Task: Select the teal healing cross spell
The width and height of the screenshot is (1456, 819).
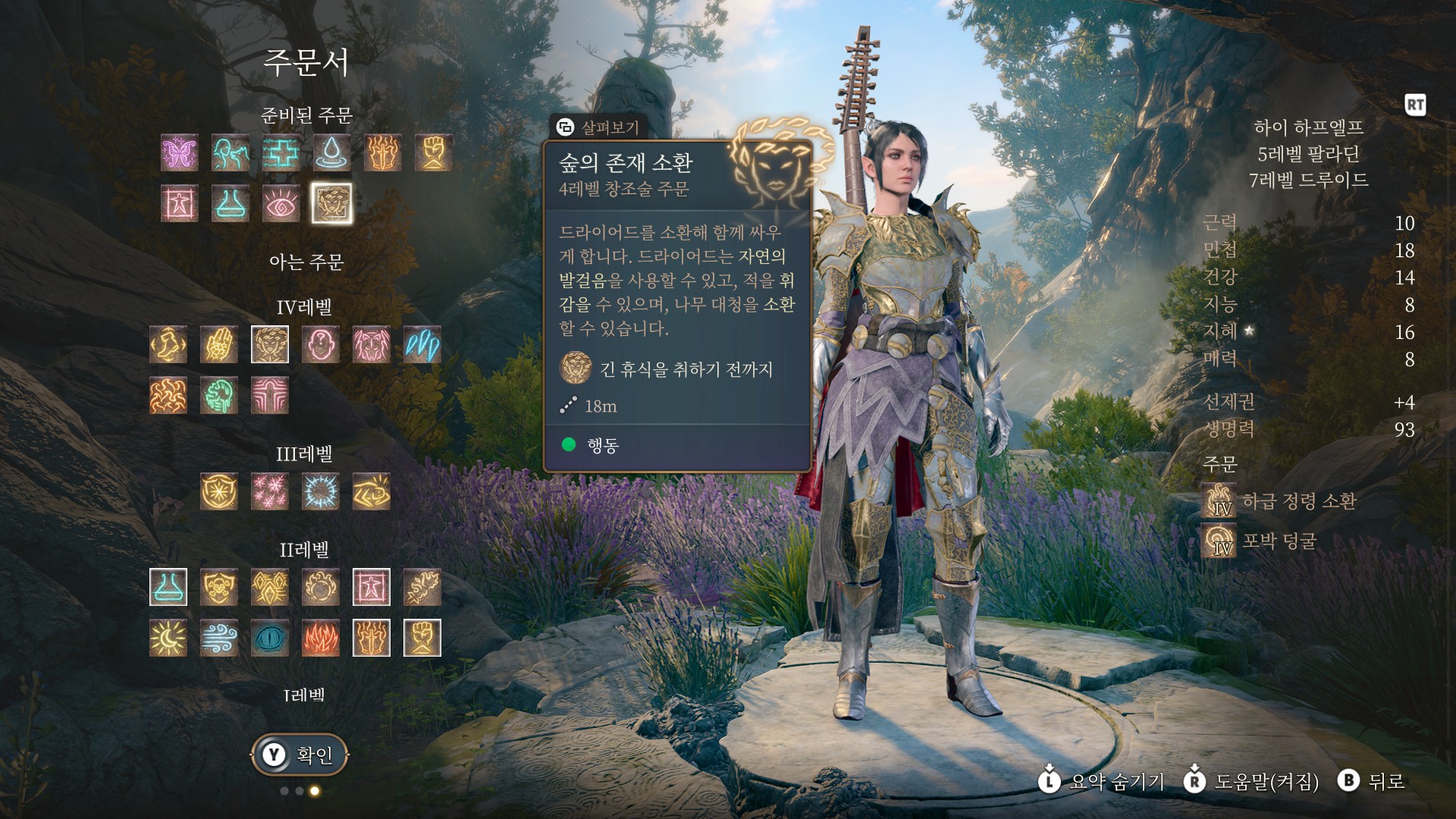Action: (281, 152)
